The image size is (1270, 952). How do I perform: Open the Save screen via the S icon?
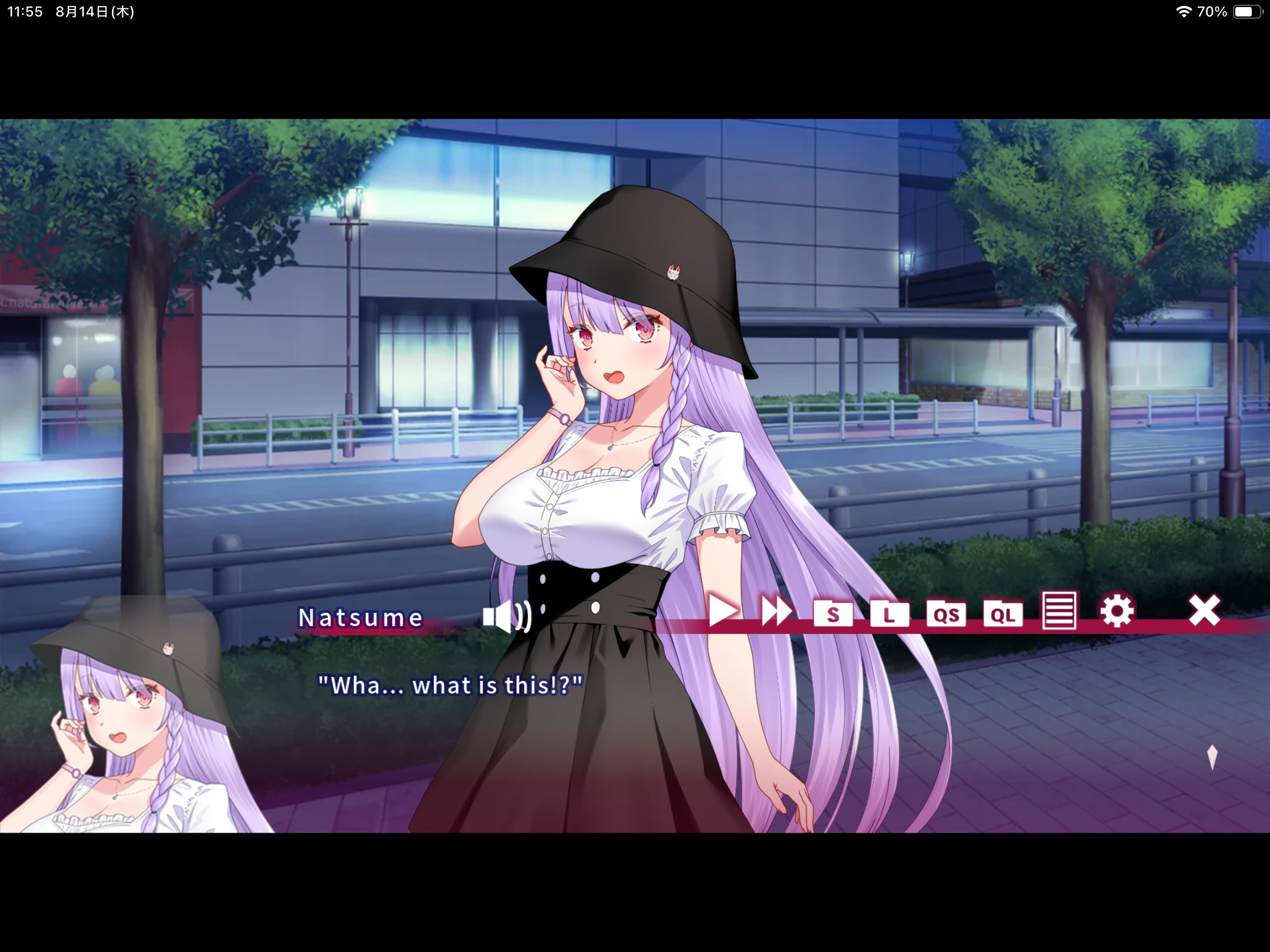pos(833,614)
